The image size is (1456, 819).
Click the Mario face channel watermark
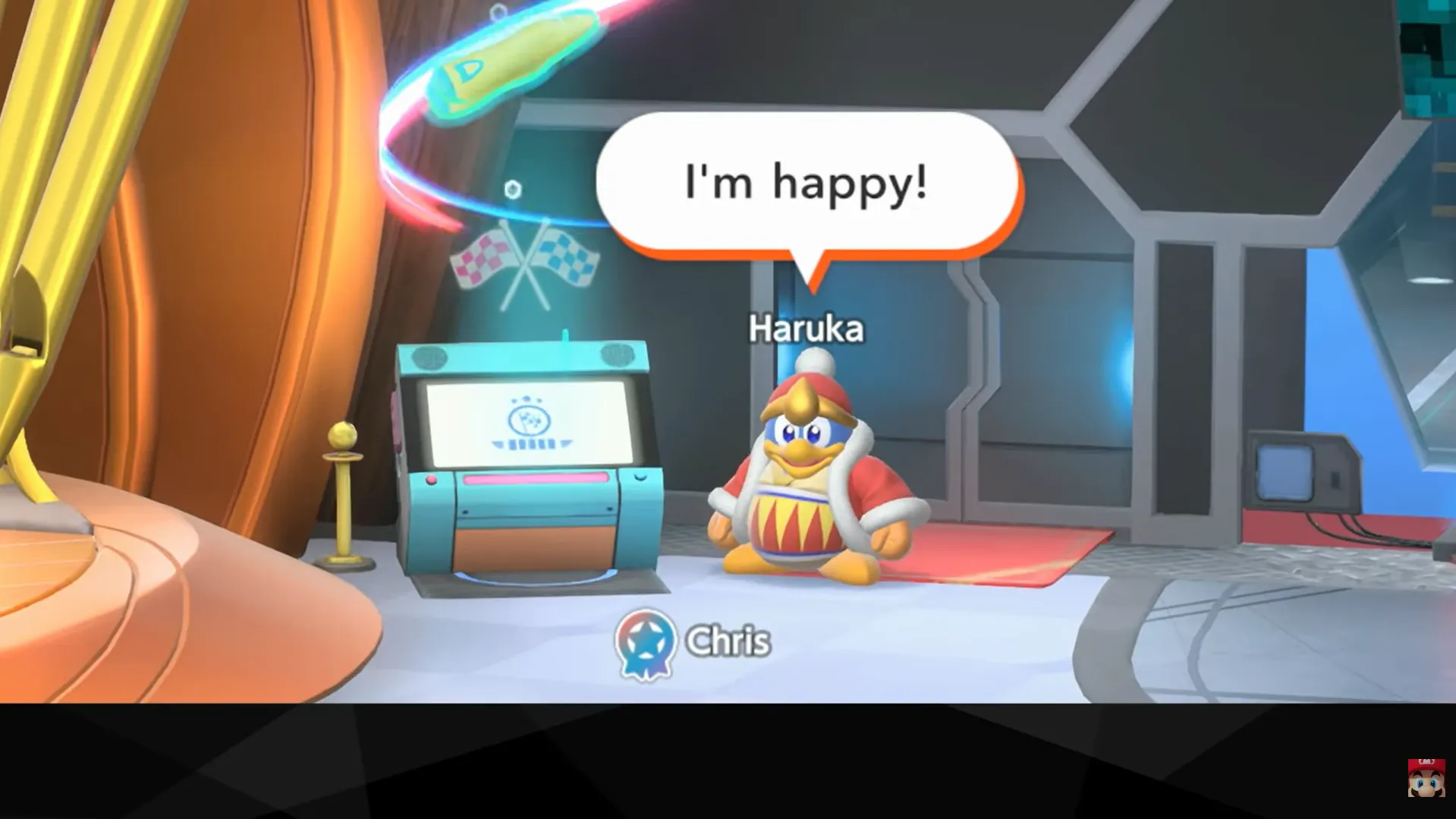coord(1426,776)
